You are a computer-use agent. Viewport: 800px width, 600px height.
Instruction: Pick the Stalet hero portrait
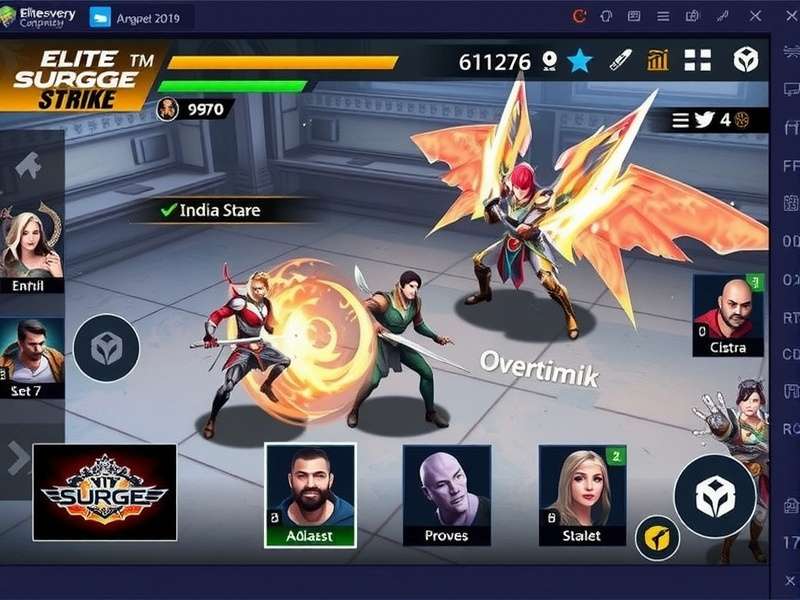click(x=582, y=495)
